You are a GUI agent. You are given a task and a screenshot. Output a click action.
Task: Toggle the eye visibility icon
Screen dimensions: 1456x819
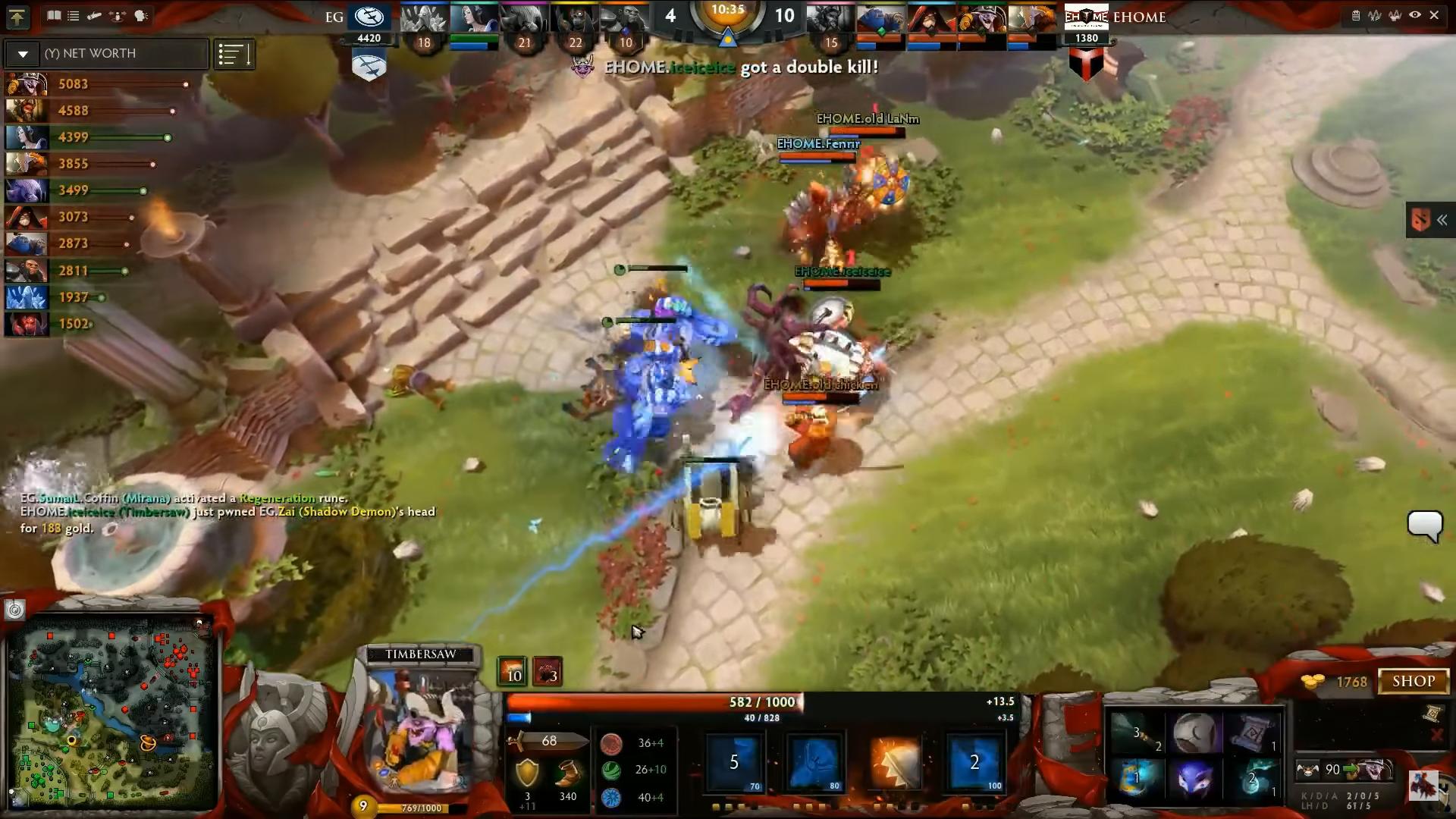tap(1415, 15)
